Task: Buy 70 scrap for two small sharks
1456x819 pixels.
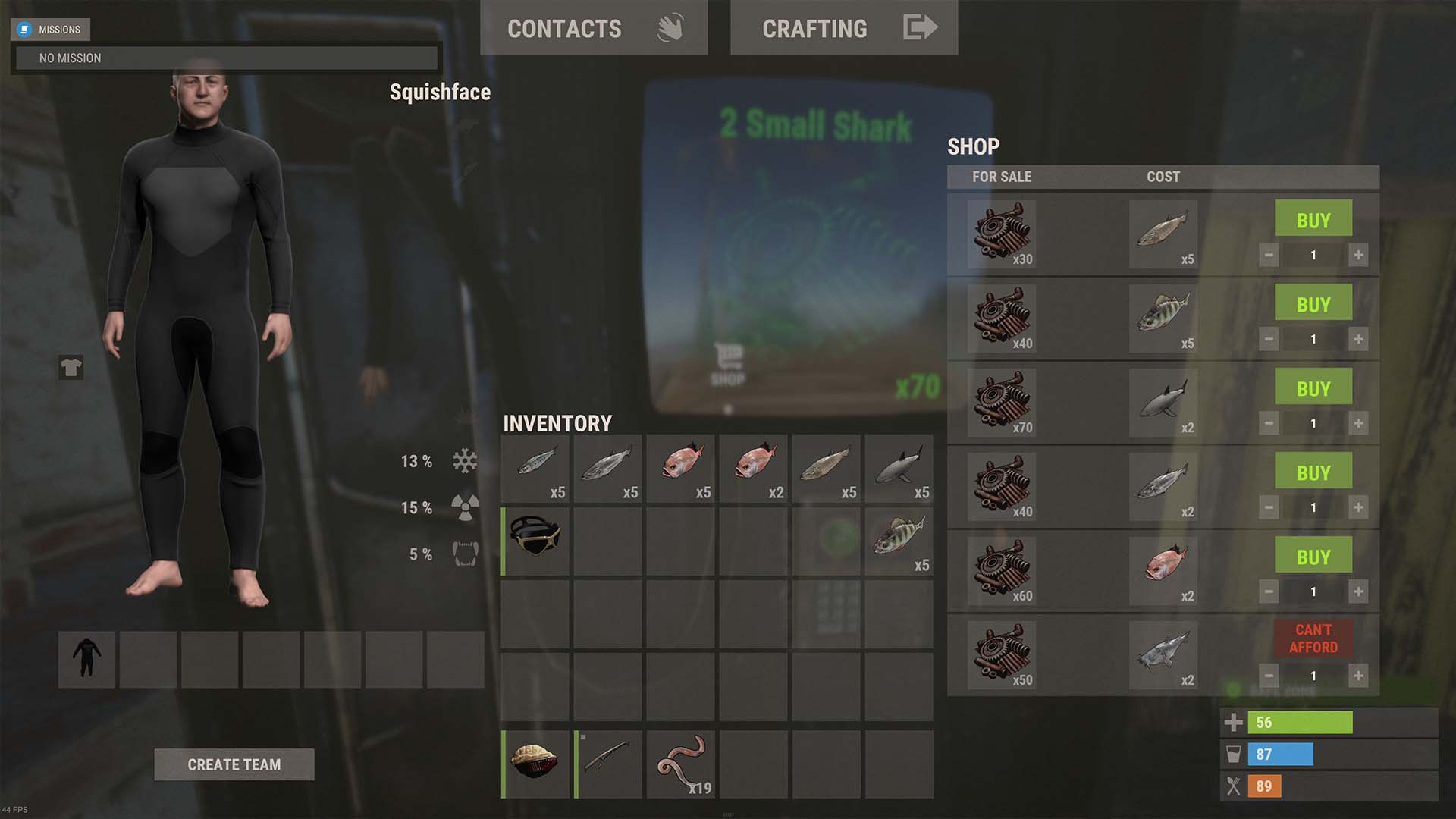Action: (x=1313, y=388)
